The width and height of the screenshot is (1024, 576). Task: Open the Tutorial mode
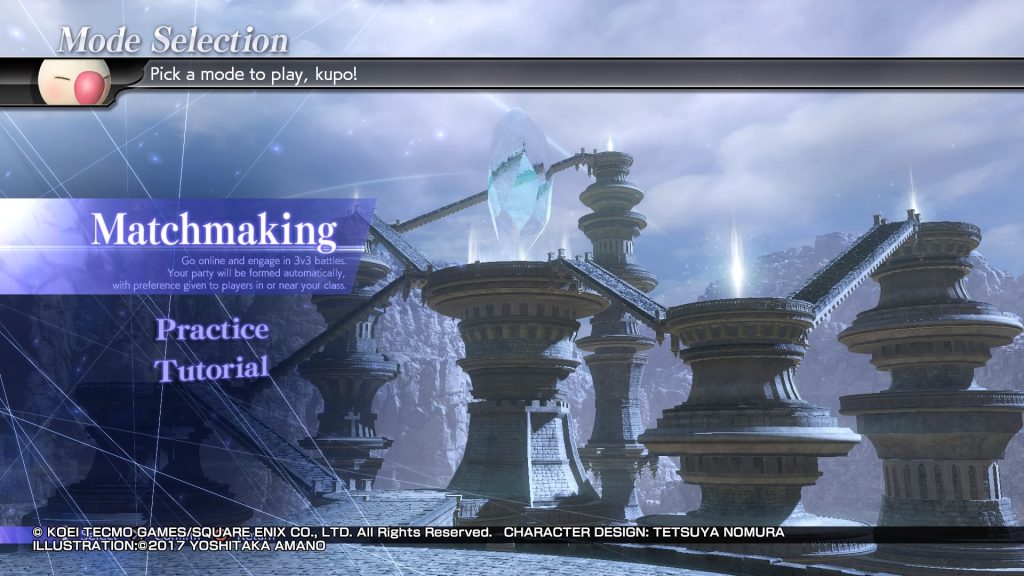click(x=211, y=368)
